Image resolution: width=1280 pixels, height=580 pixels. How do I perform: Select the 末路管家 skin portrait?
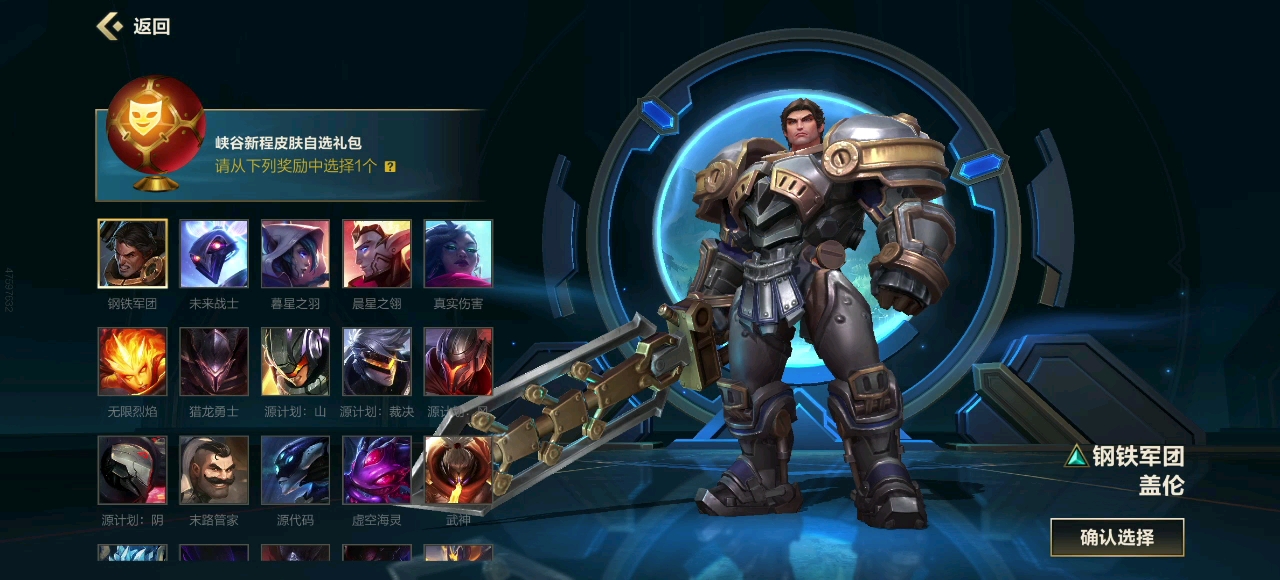214,470
